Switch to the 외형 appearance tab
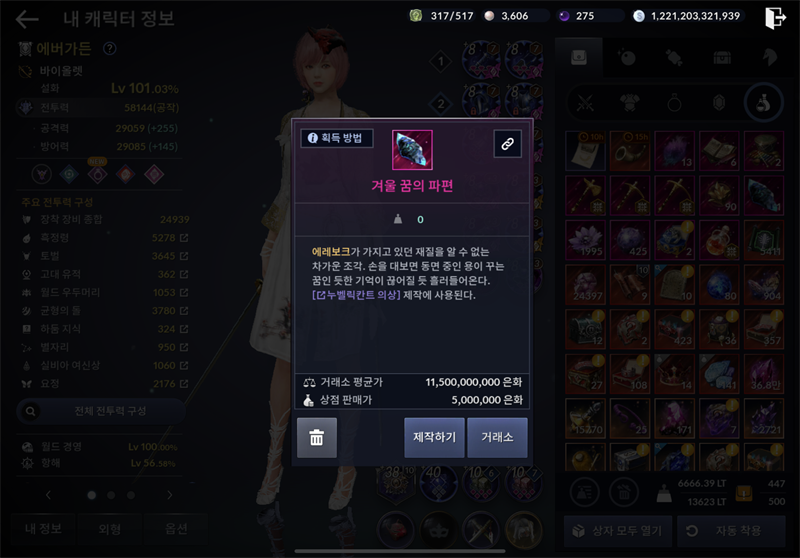 click(106, 528)
